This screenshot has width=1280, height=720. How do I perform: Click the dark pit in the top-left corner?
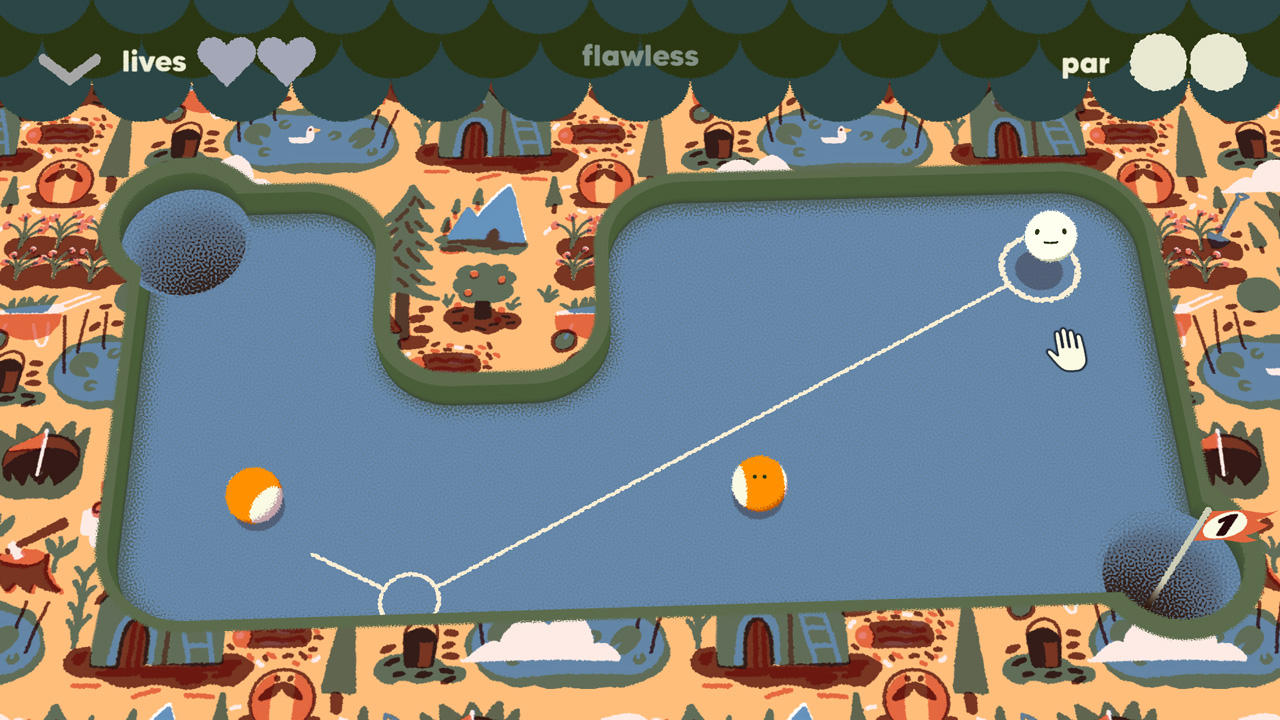click(x=185, y=245)
